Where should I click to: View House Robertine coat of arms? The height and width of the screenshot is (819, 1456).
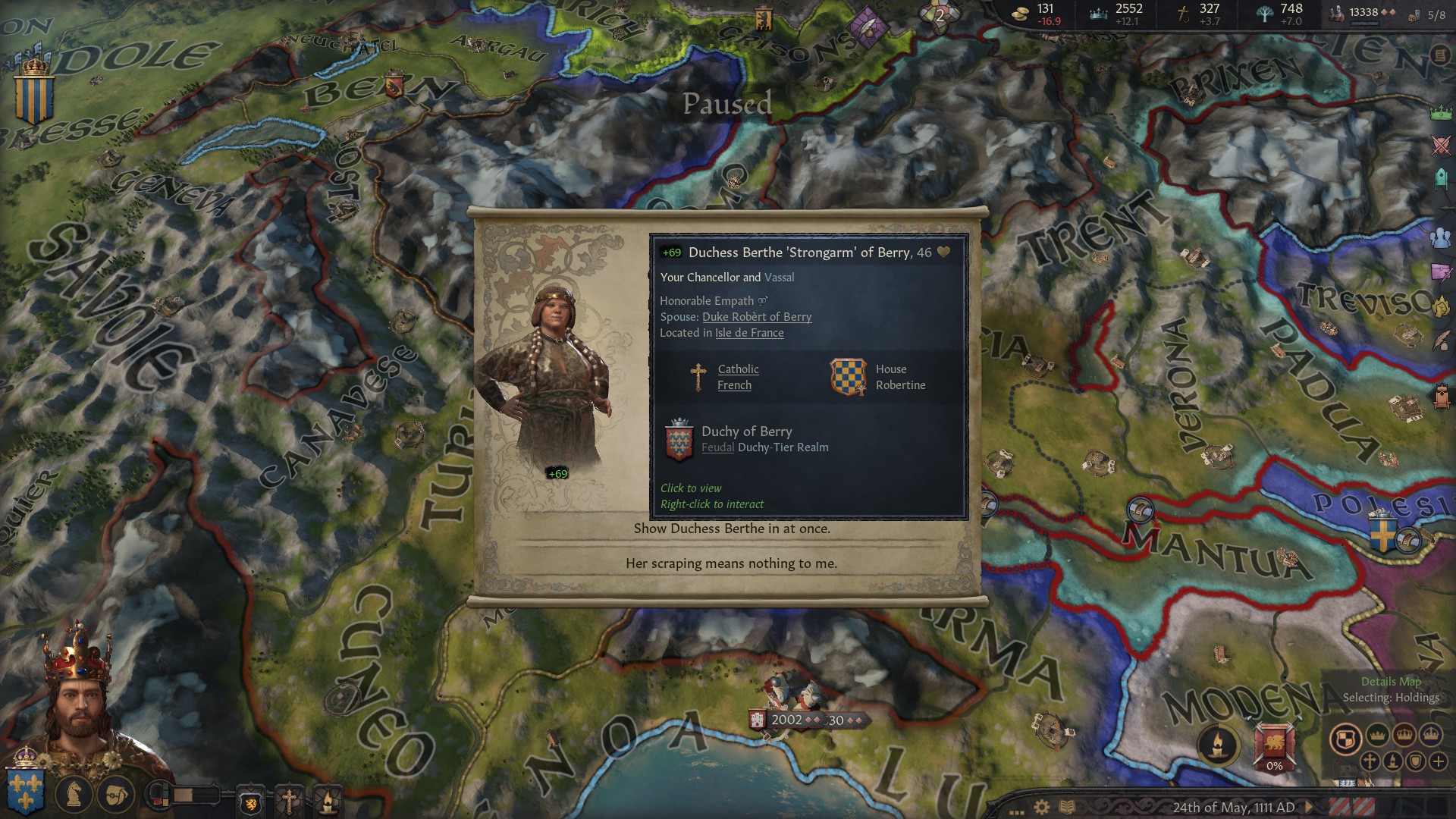(x=848, y=377)
